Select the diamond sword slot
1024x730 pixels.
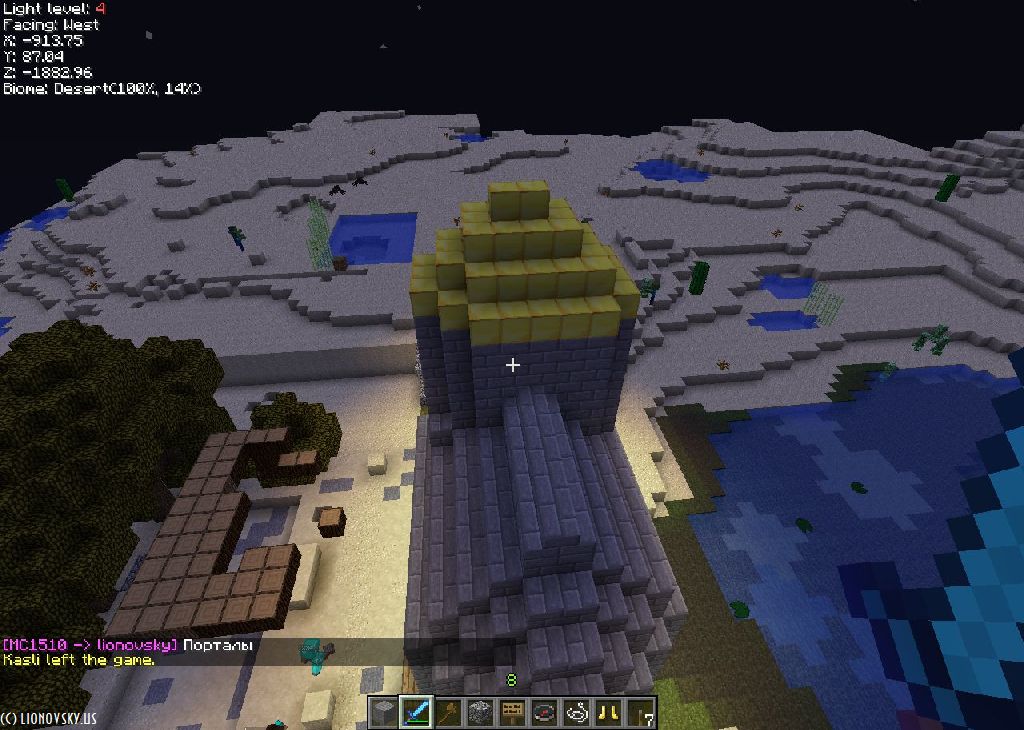point(416,713)
